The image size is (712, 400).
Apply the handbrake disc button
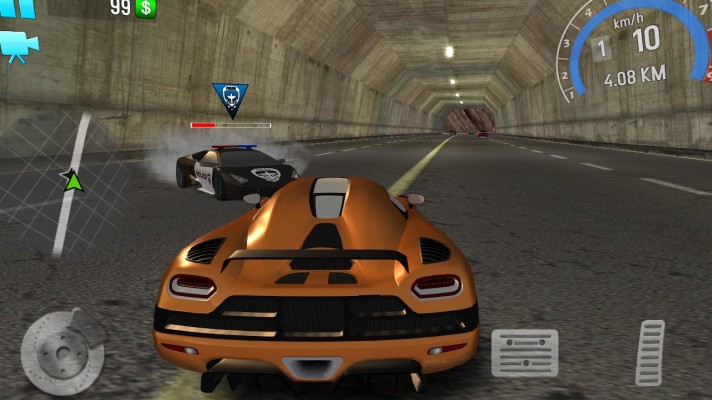coord(62,353)
